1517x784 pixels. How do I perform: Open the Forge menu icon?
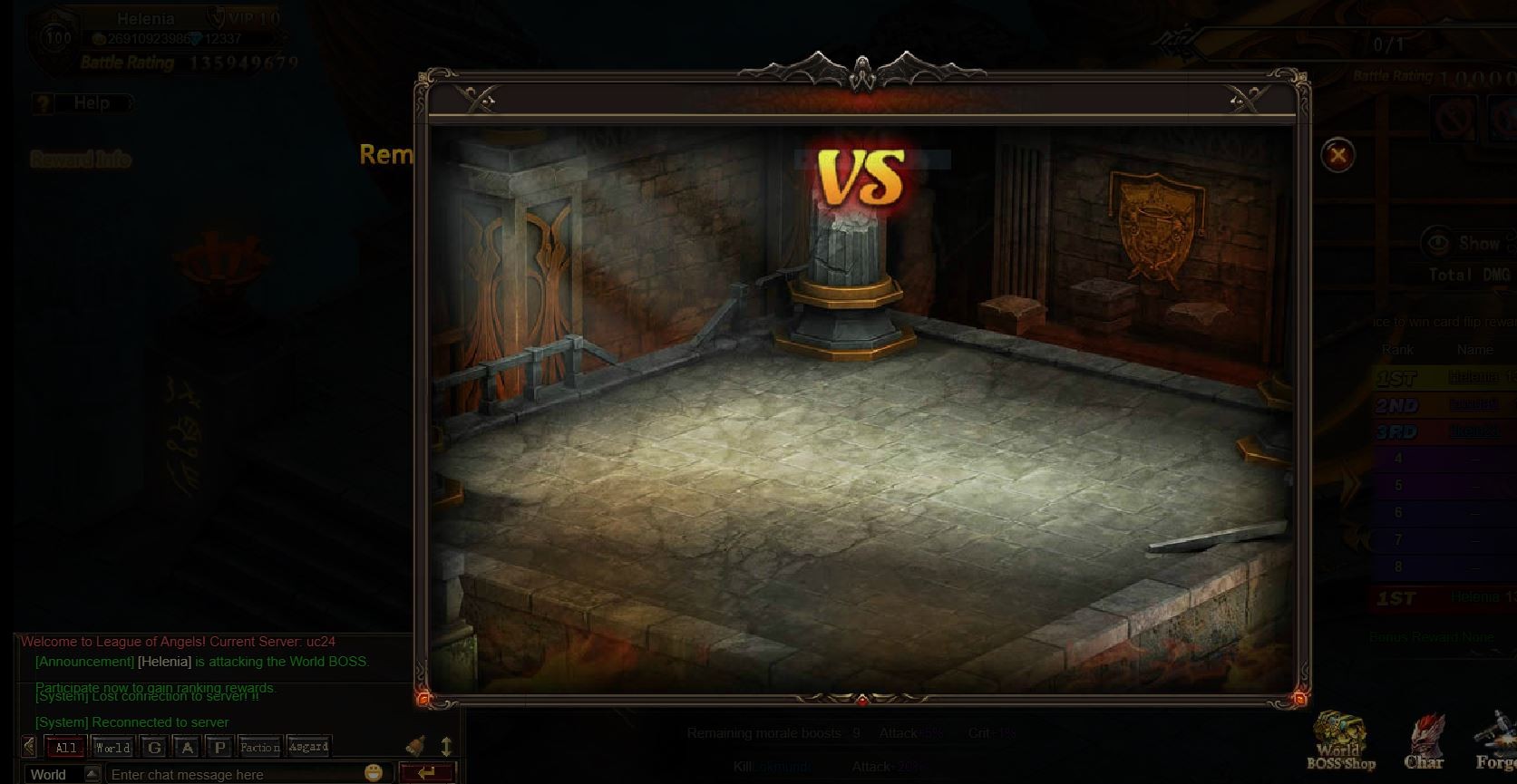[1494, 743]
